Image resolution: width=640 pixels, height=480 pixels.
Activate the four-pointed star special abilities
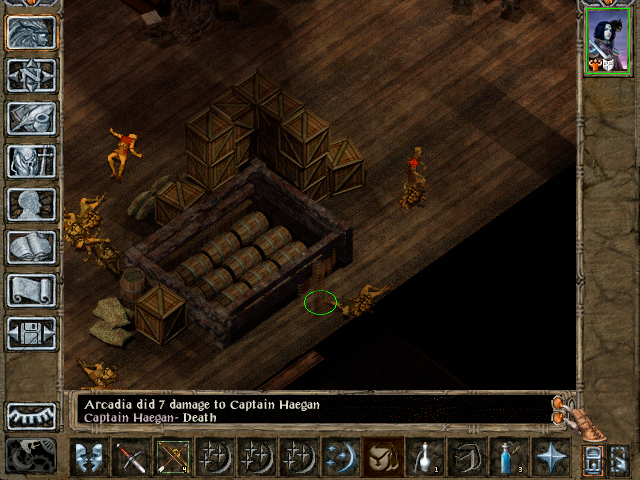551,458
